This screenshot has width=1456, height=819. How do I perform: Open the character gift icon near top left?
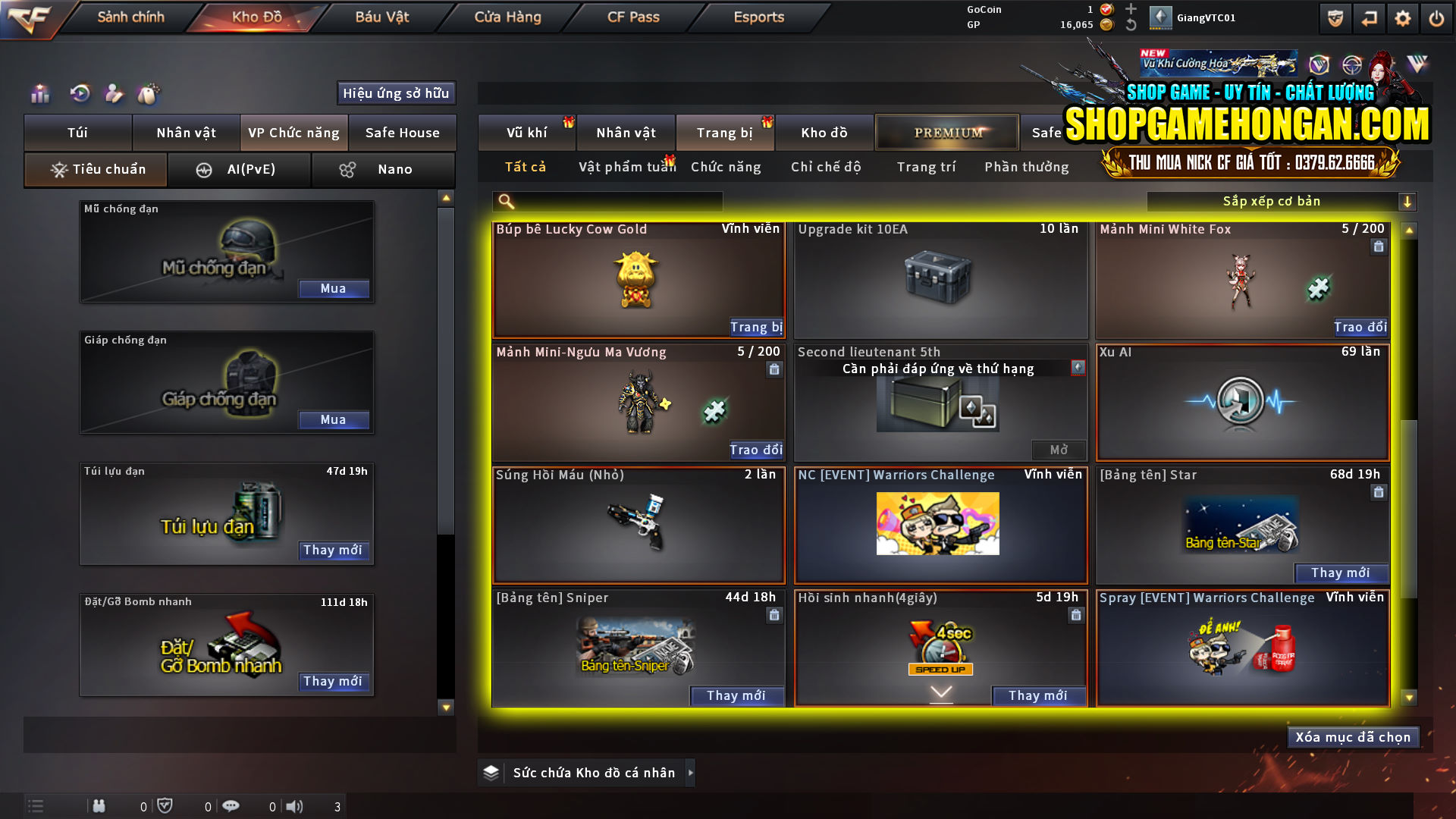pyautogui.click(x=114, y=93)
